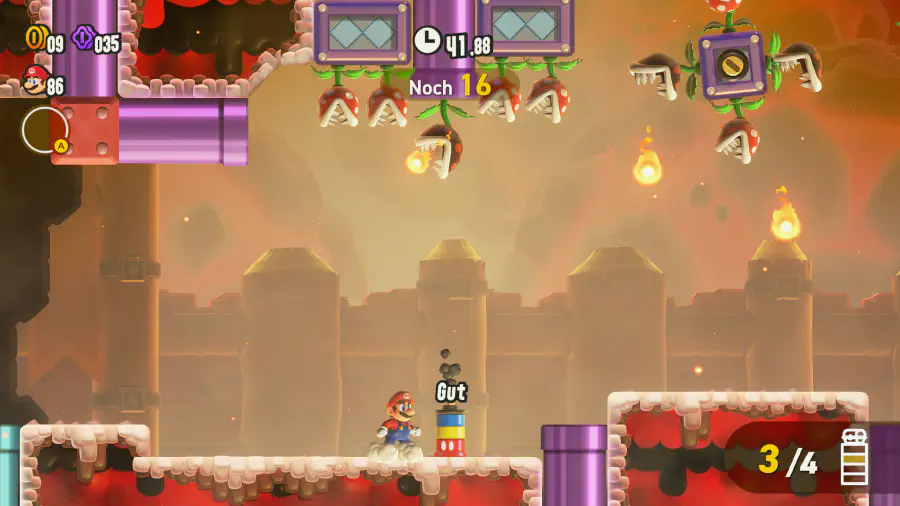Select the empty stored item ring
This screenshot has width=900, height=506.
45,129
